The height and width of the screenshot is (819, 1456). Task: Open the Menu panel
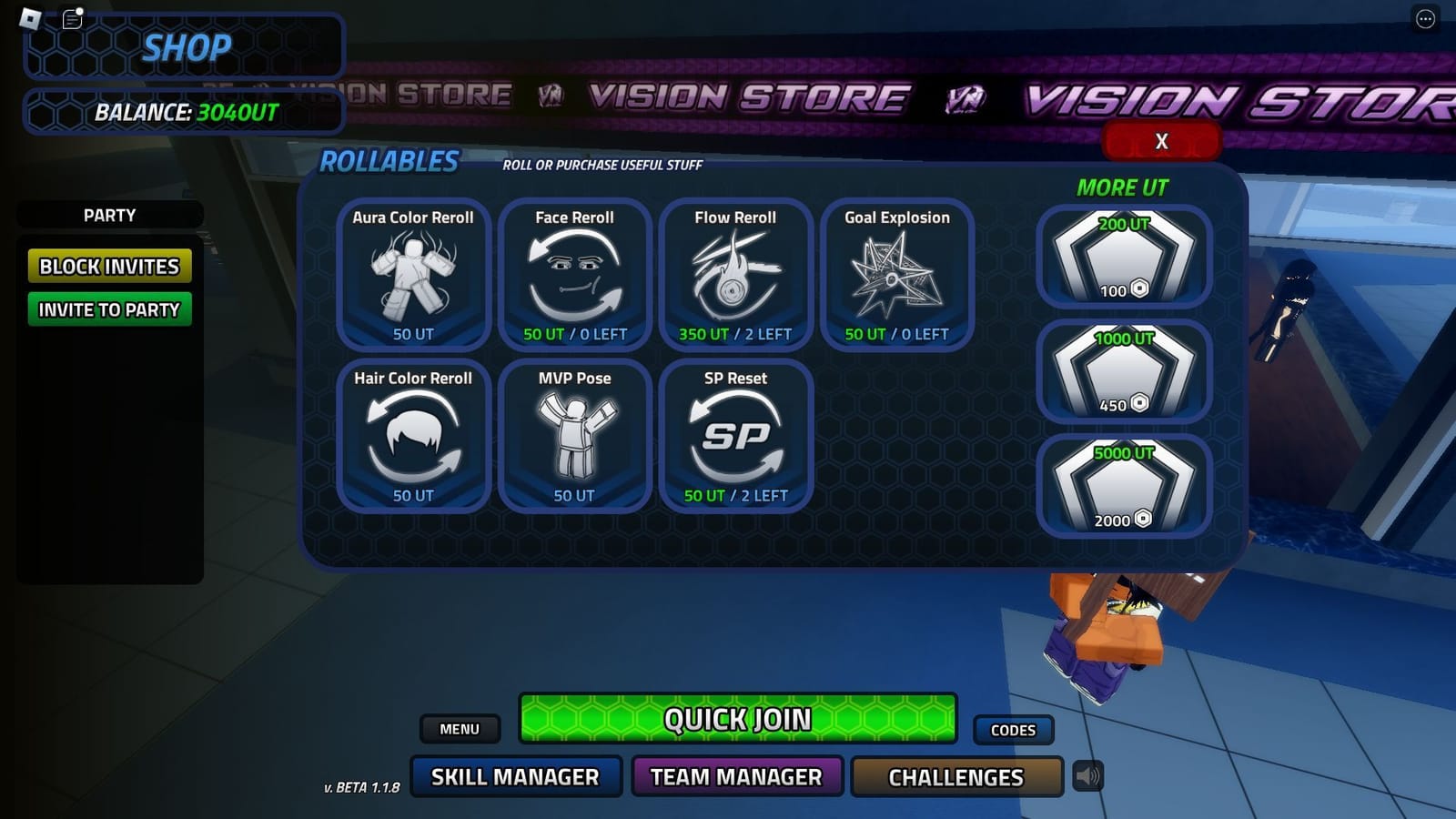pos(460,728)
